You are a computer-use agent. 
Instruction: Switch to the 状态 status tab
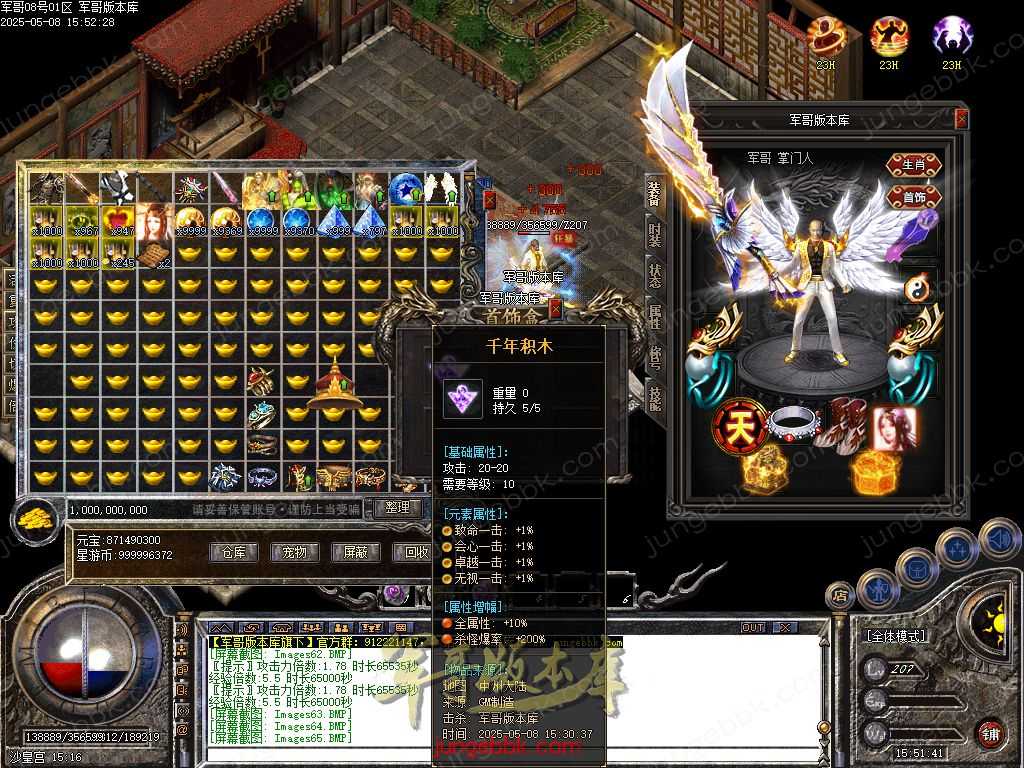[x=655, y=275]
